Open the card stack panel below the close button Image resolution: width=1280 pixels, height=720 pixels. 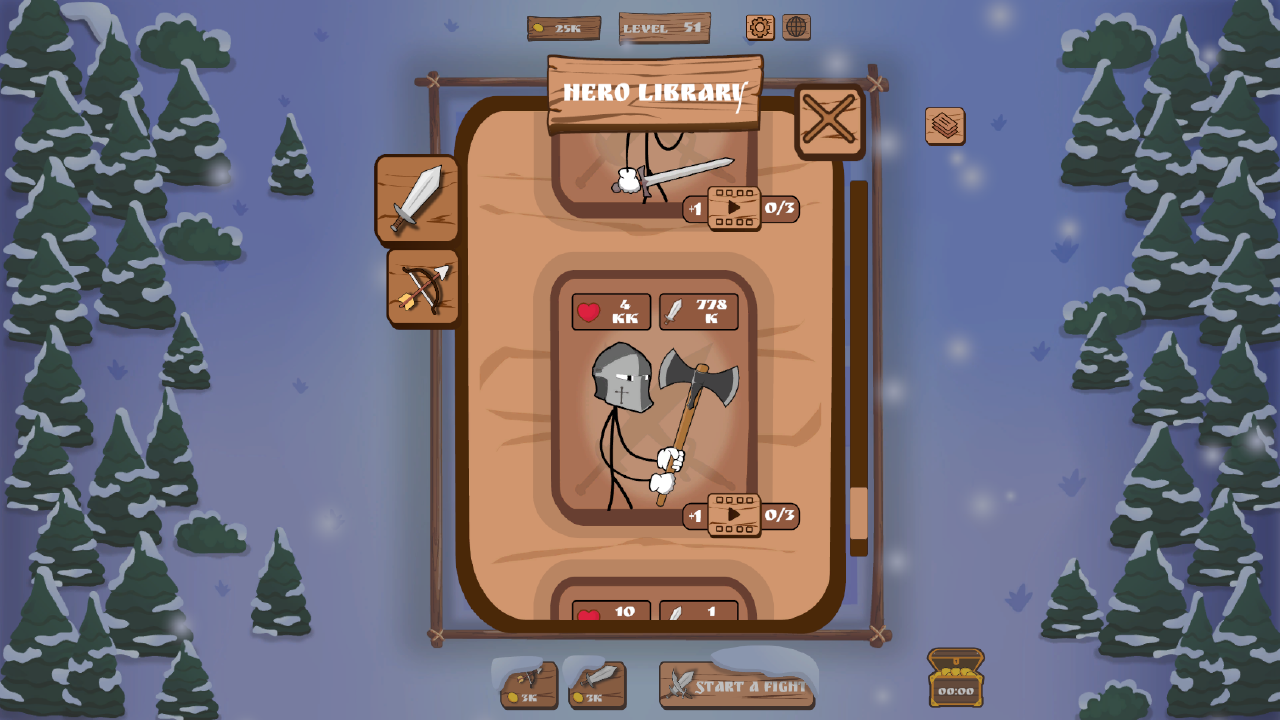click(944, 126)
